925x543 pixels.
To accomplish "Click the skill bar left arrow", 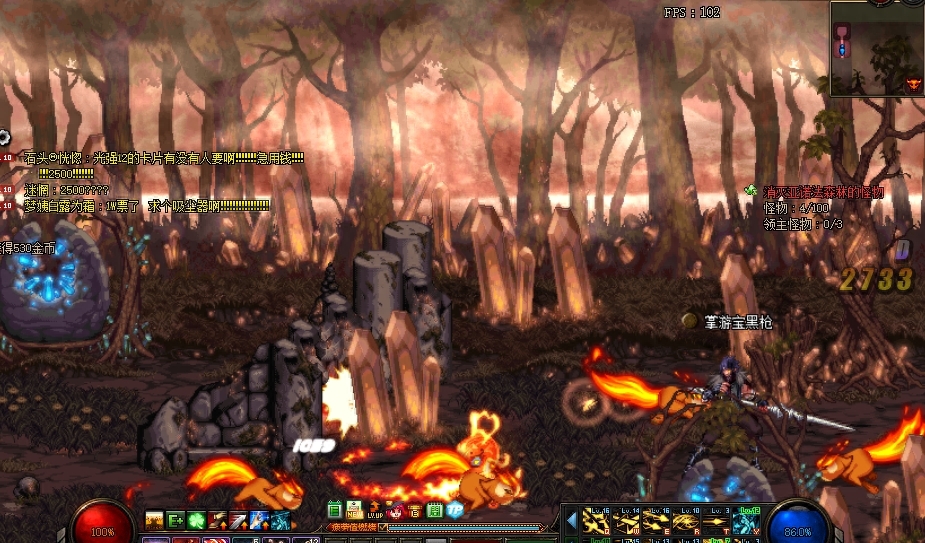I will (x=572, y=520).
